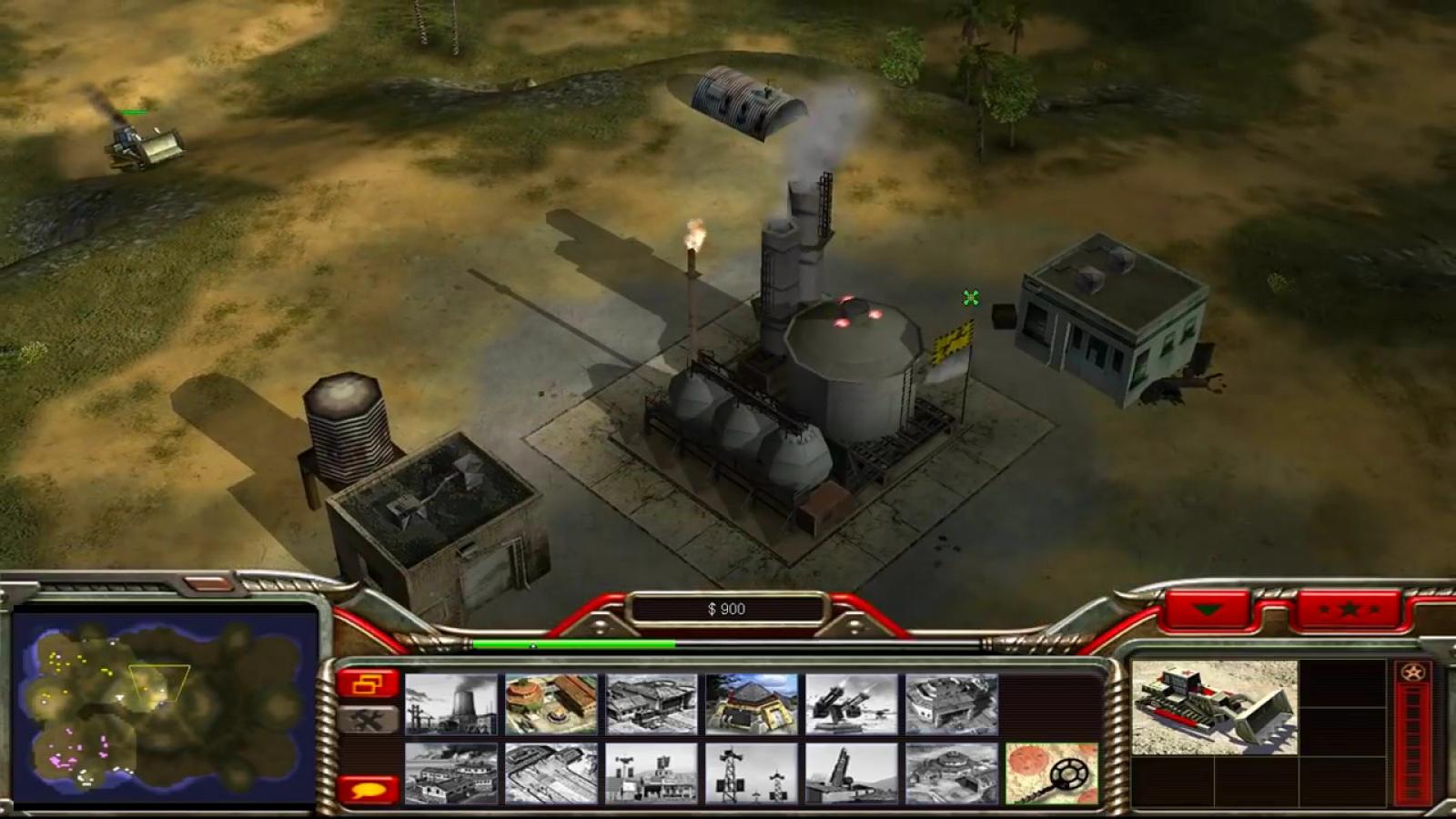Select the antenna-topped building icon
This screenshot has width=1456, height=819.
click(652, 773)
